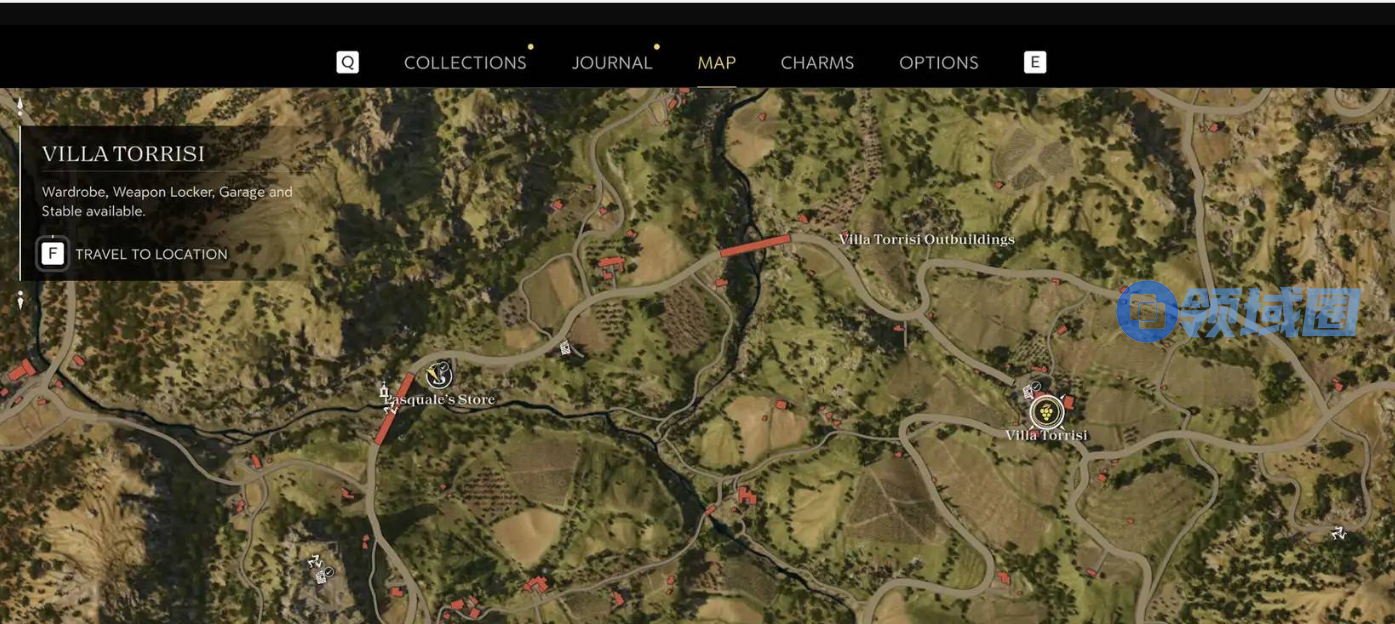Screen dimensions: 1395x624
Task: Select the newspaper marker north of Pasquale's Store
Action: click(566, 348)
